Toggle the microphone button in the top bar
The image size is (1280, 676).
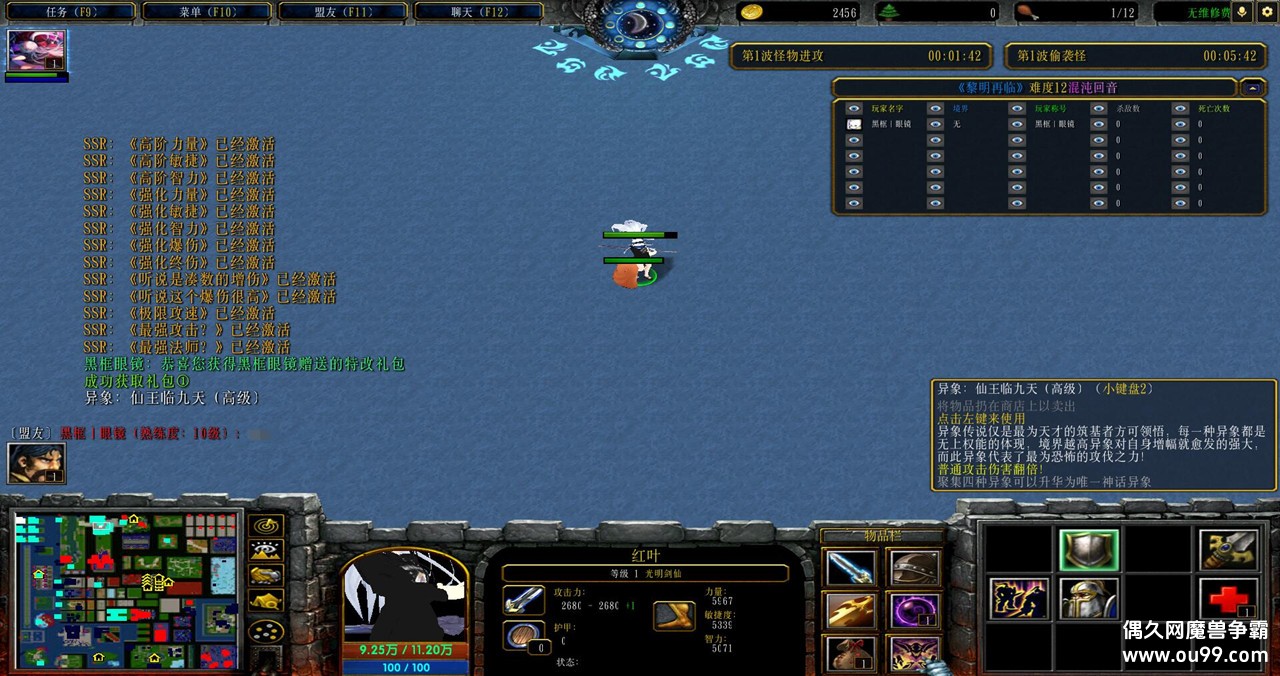tap(1243, 12)
